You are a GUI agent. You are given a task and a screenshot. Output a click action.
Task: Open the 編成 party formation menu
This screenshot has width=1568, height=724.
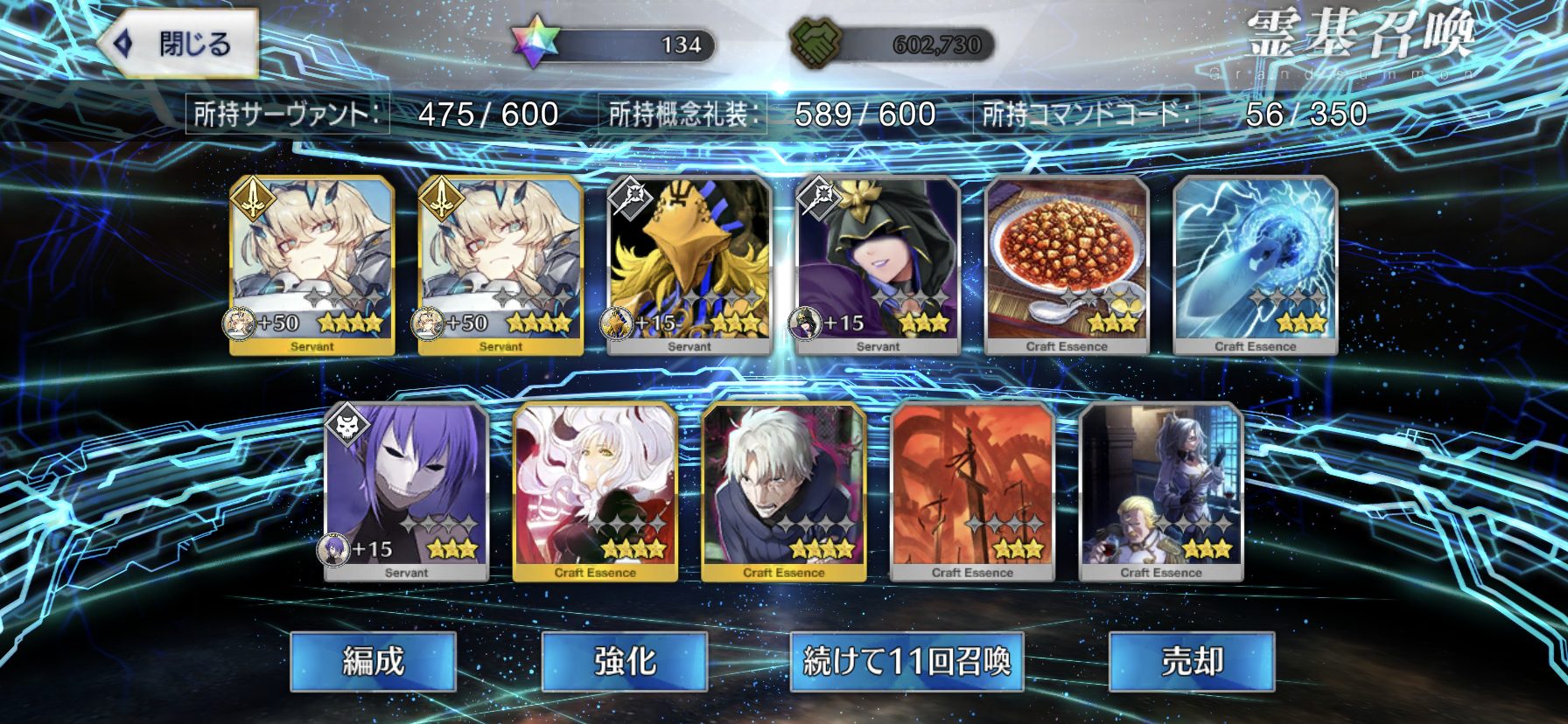pos(374,661)
